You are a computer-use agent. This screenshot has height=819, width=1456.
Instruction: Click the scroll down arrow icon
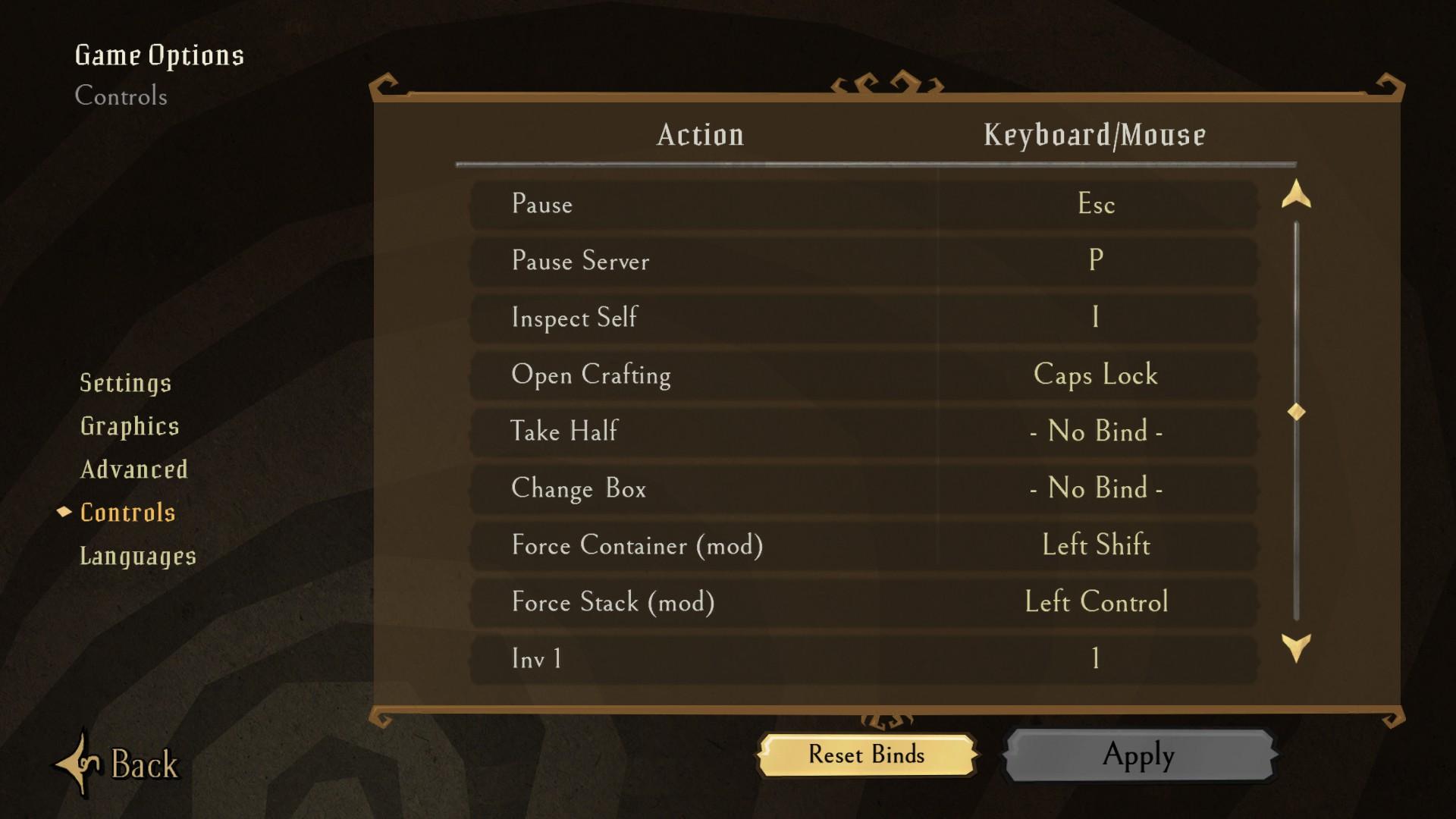(x=1297, y=648)
